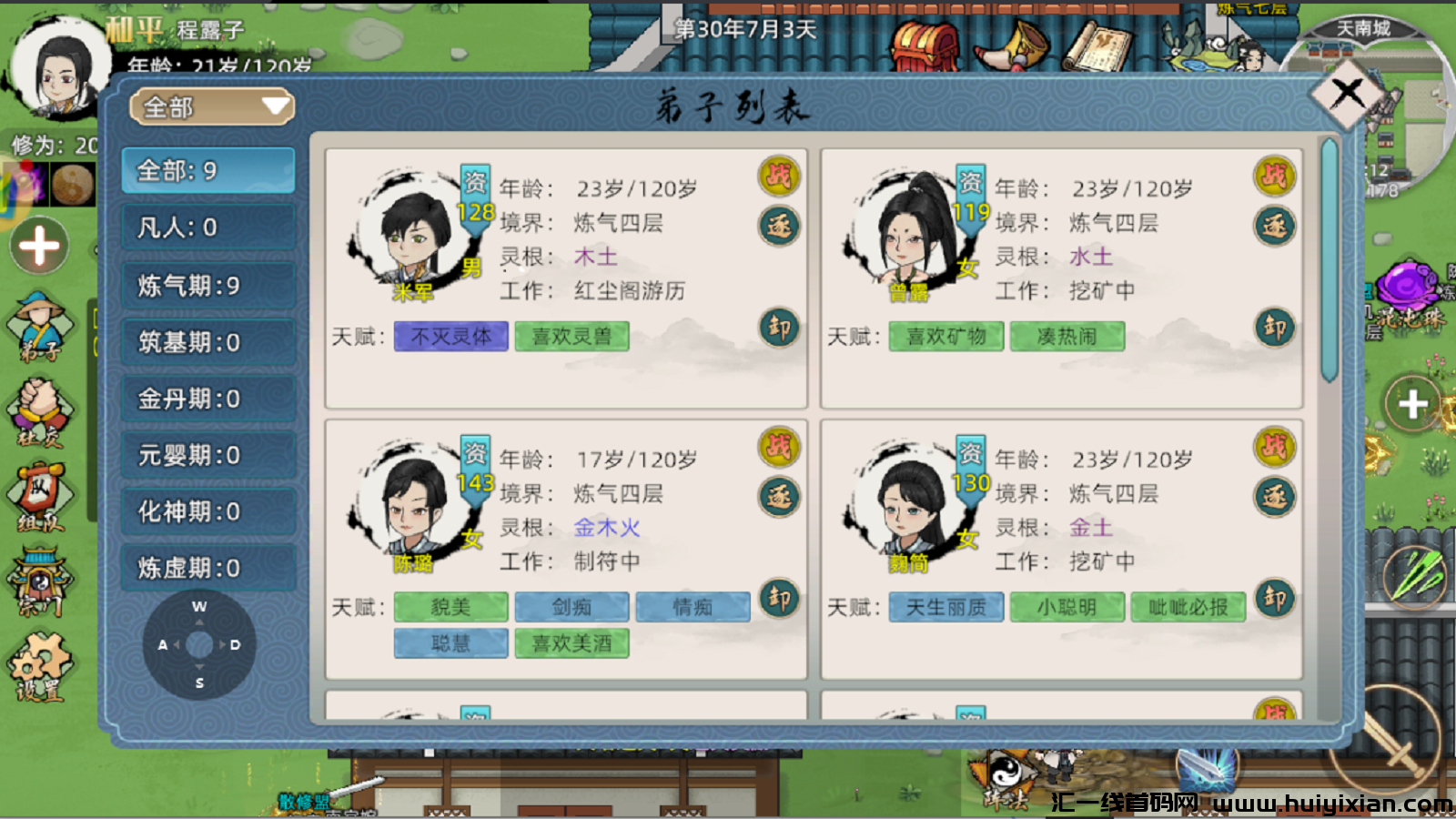Select 鞠简's portrait

tap(908, 505)
